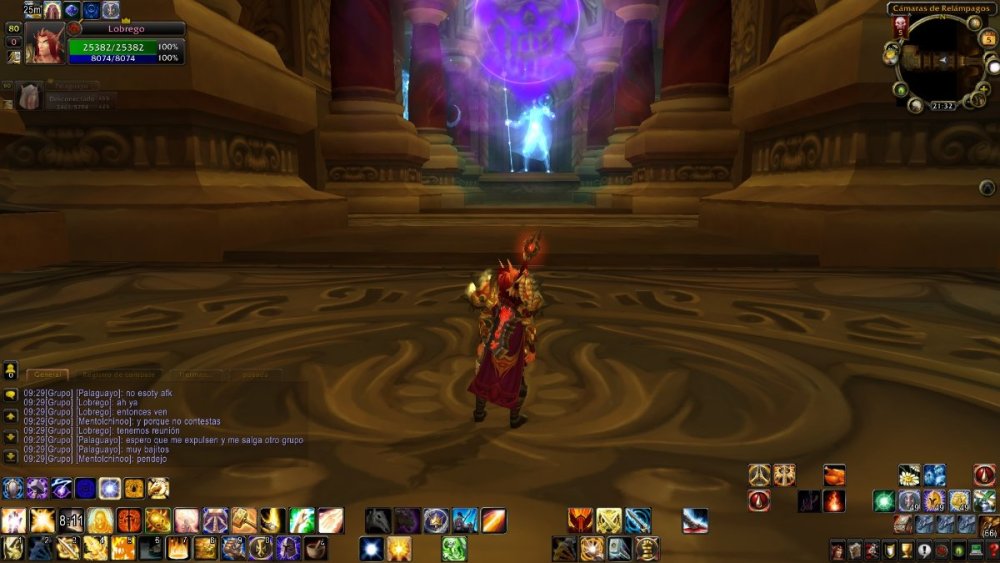Click the ability showing the 8:11 cooldown
This screenshot has height=563, width=1000.
point(71,520)
